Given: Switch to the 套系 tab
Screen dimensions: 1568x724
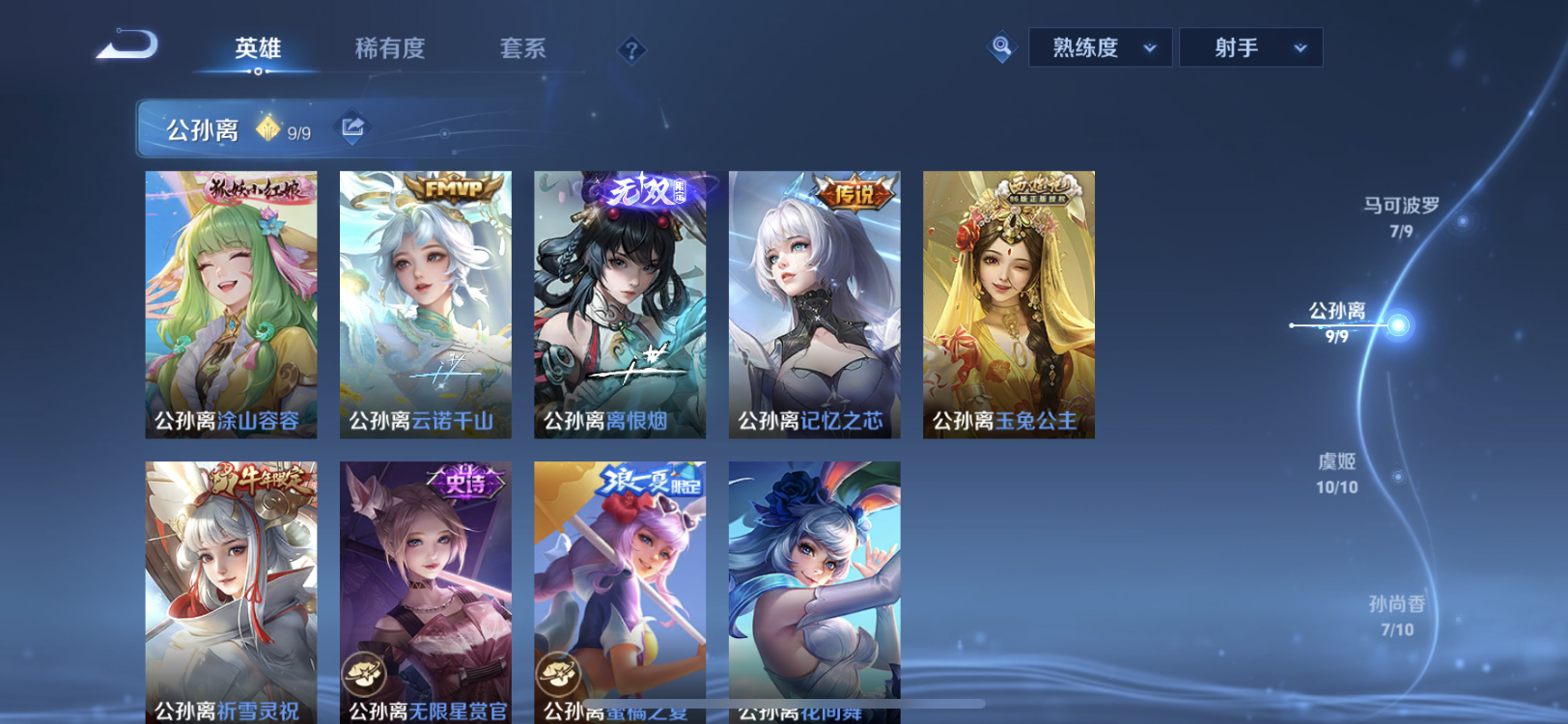Looking at the screenshot, I should (522, 50).
